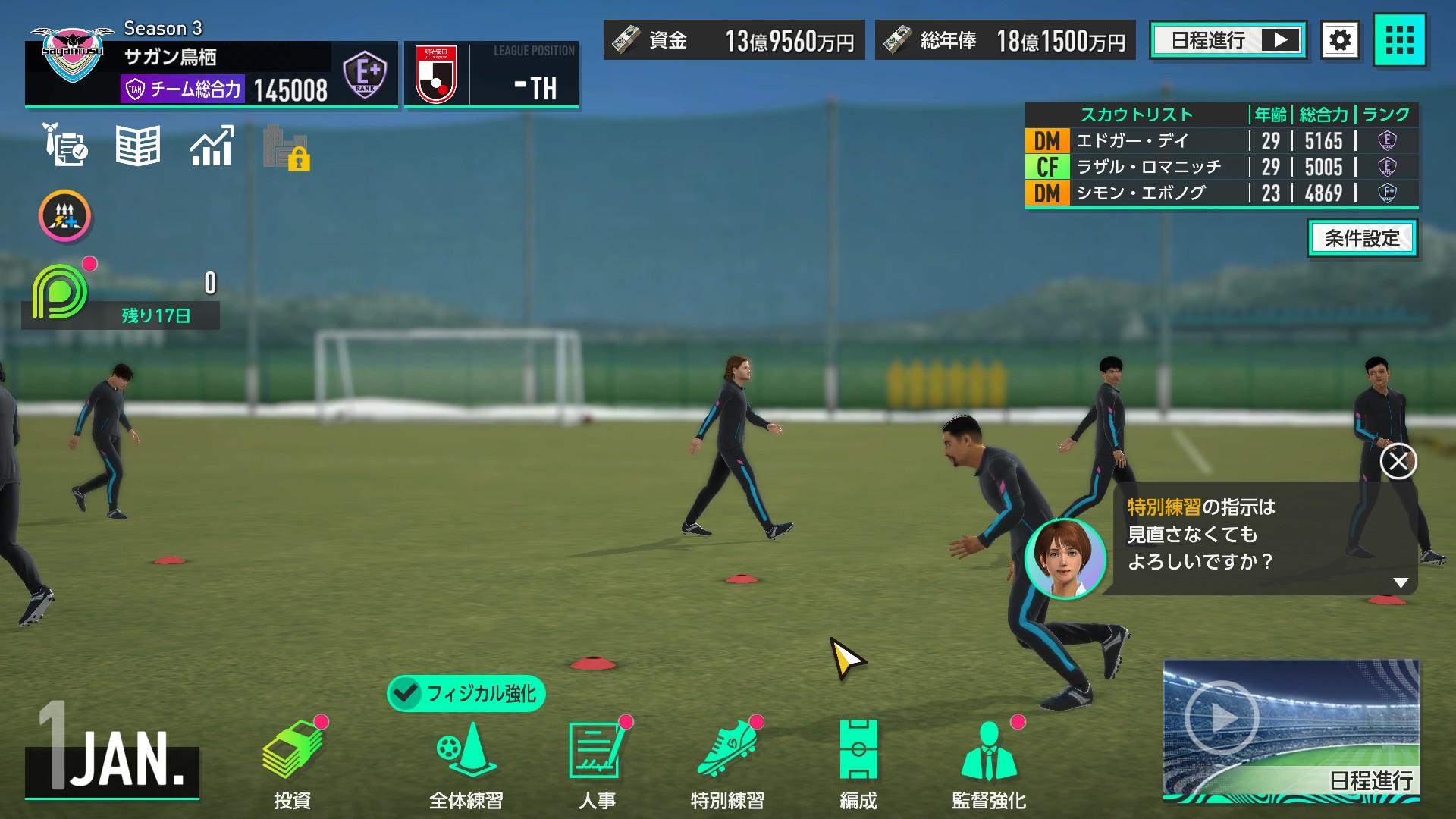The width and height of the screenshot is (1456, 819).
Task: Open the 条件設定 condition settings button
Action: click(1363, 239)
